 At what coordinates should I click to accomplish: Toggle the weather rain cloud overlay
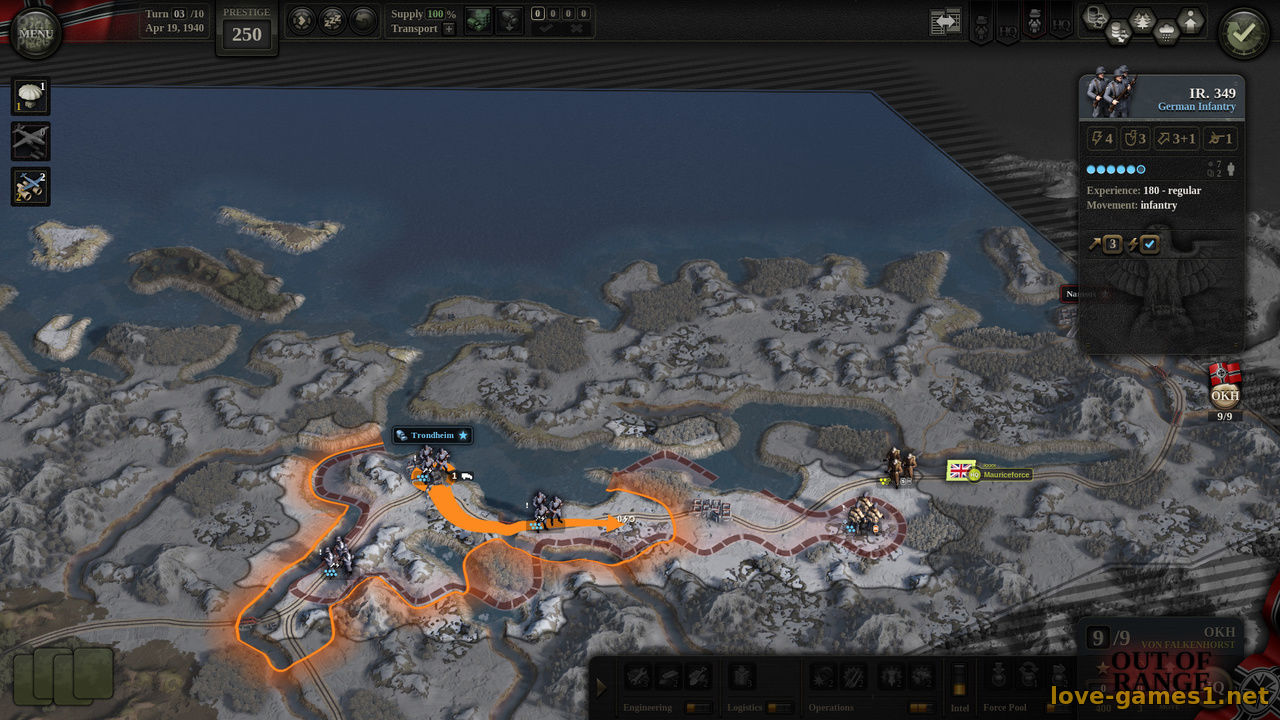pos(1165,31)
